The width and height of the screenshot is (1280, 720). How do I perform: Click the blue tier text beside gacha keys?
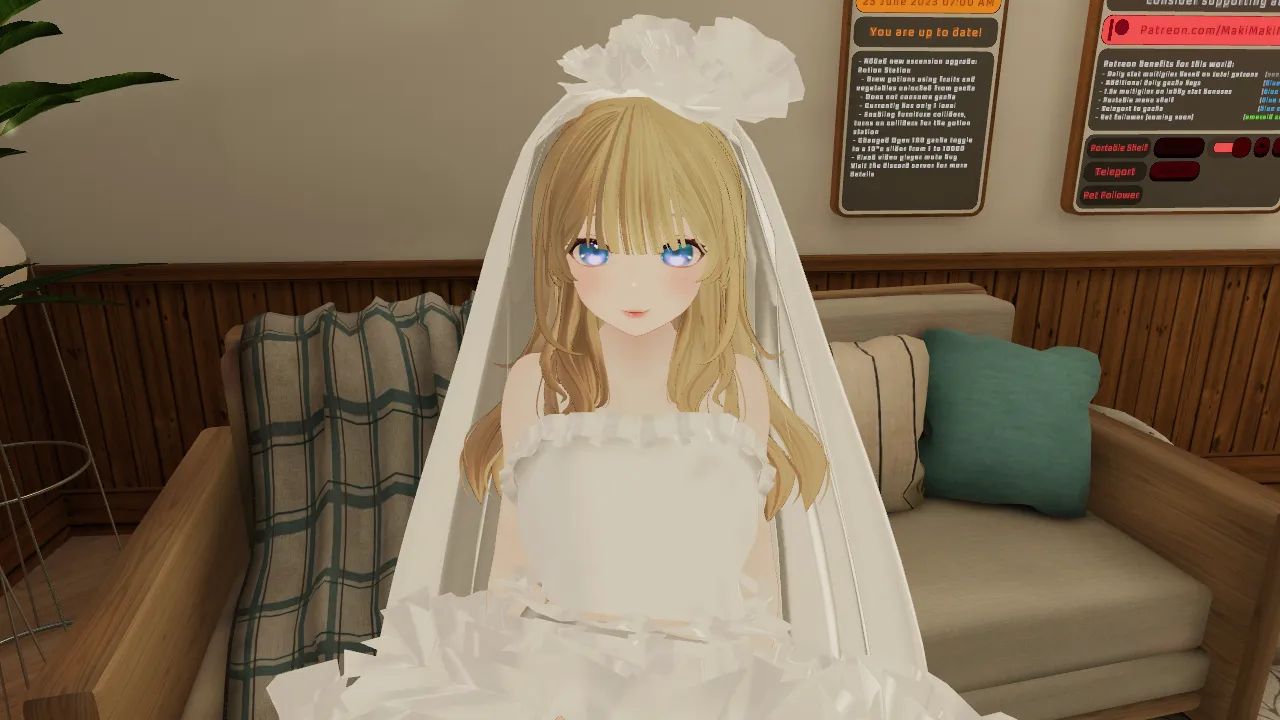[x=1270, y=81]
